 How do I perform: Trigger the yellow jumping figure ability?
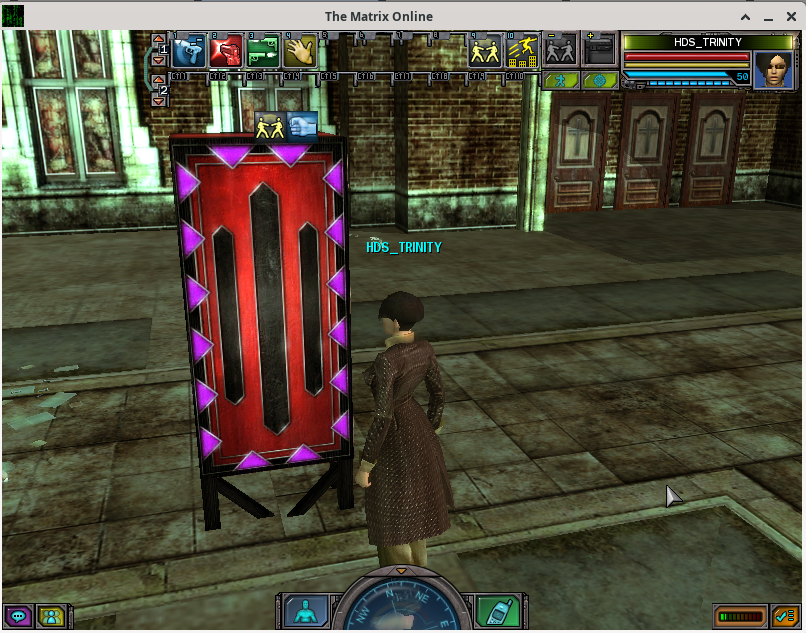tap(522, 52)
